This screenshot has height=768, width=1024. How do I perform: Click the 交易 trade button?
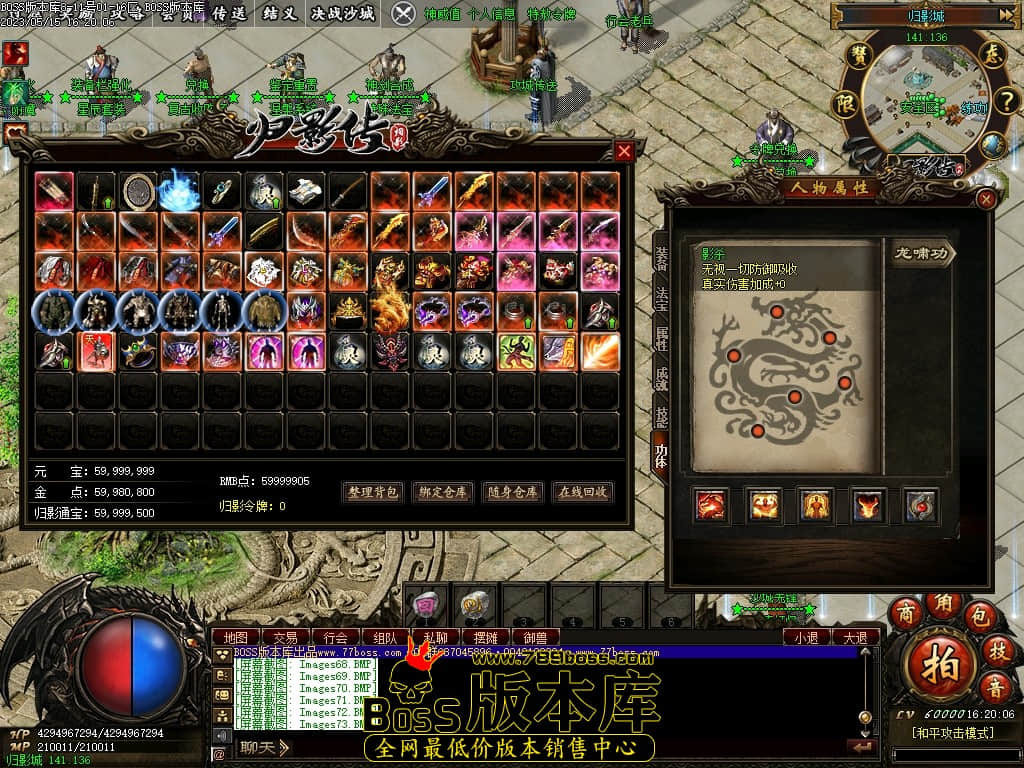click(286, 637)
